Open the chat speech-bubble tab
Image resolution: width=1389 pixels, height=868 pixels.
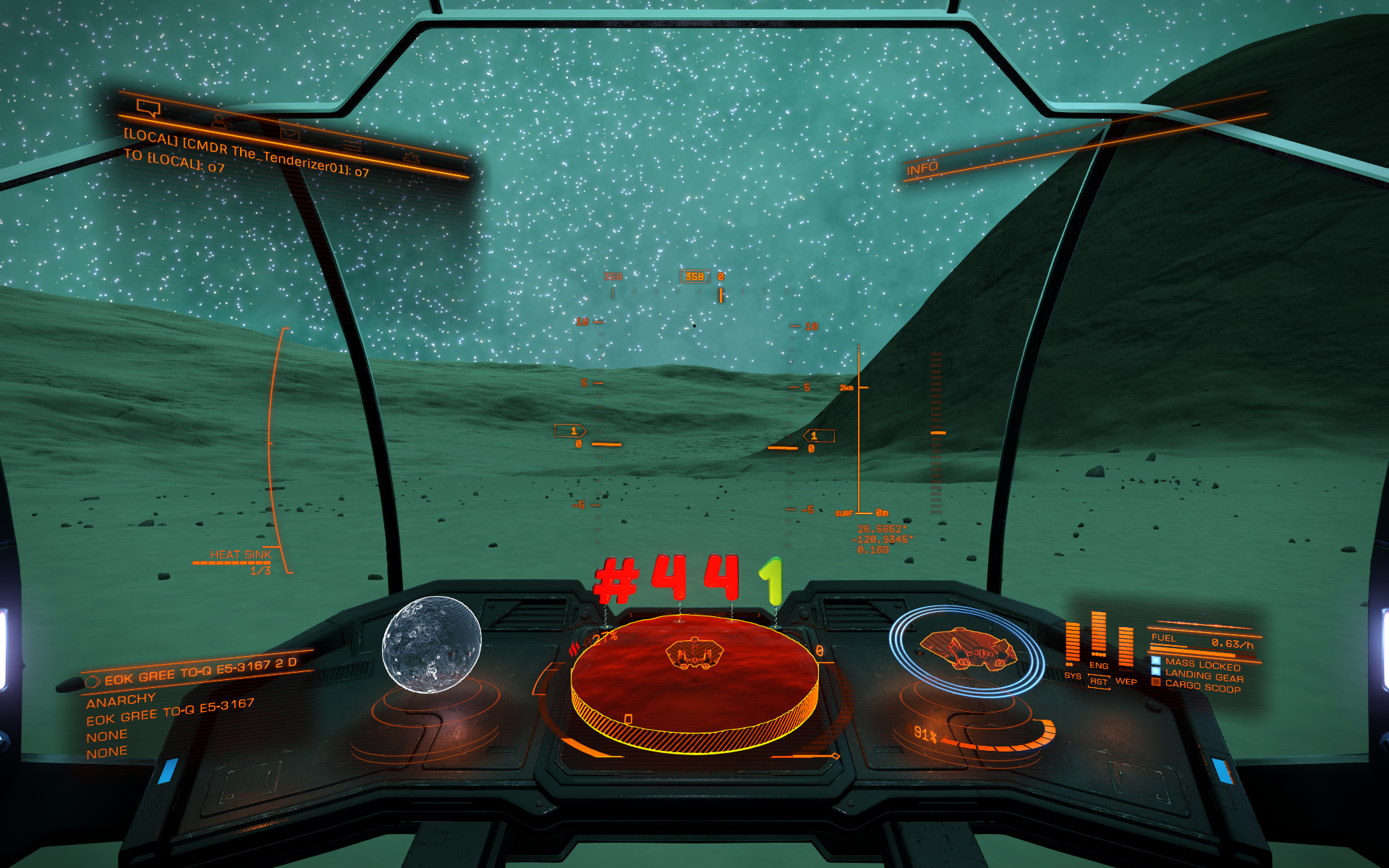[x=148, y=109]
